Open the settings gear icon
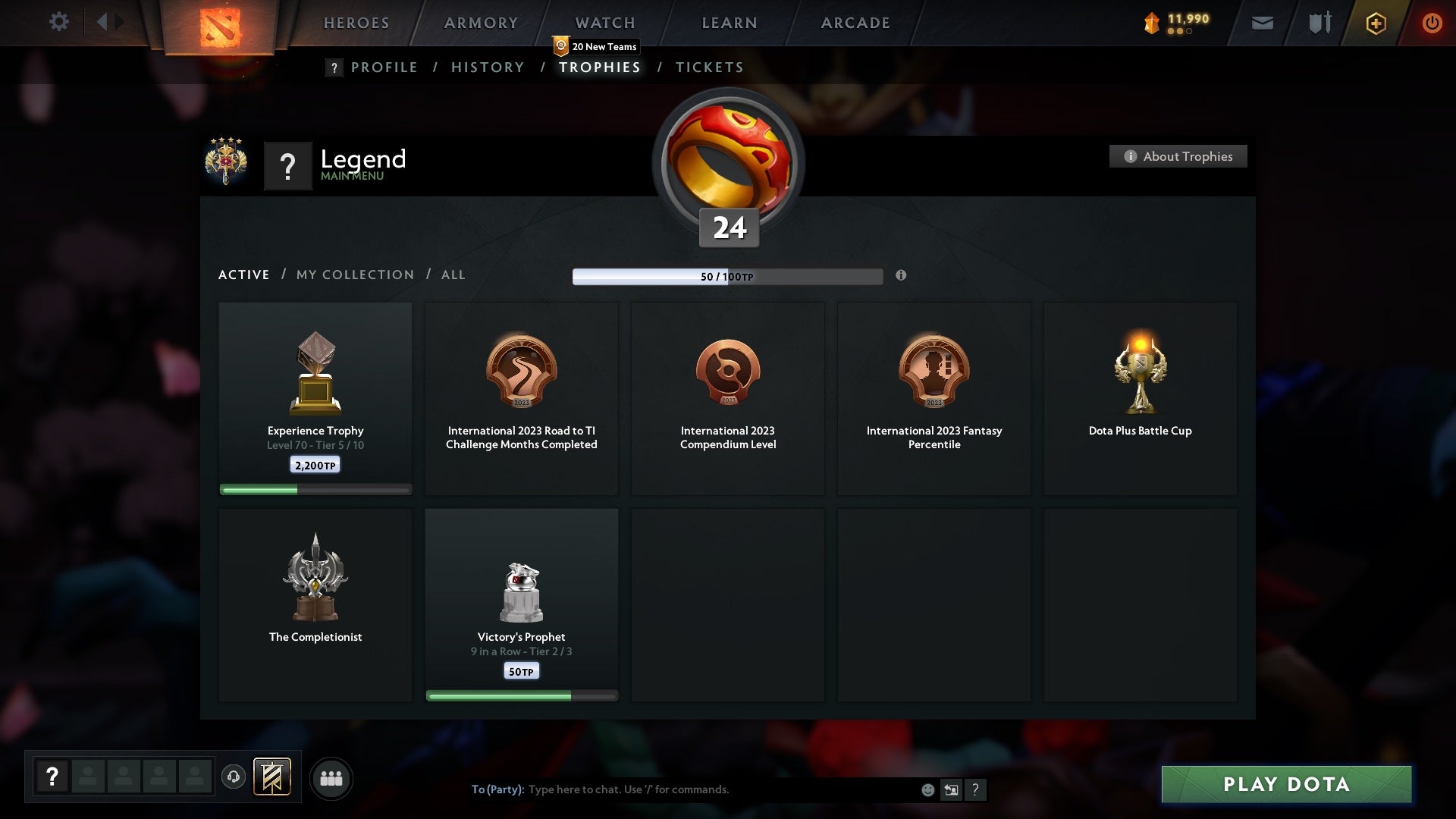1456x819 pixels. tap(59, 21)
